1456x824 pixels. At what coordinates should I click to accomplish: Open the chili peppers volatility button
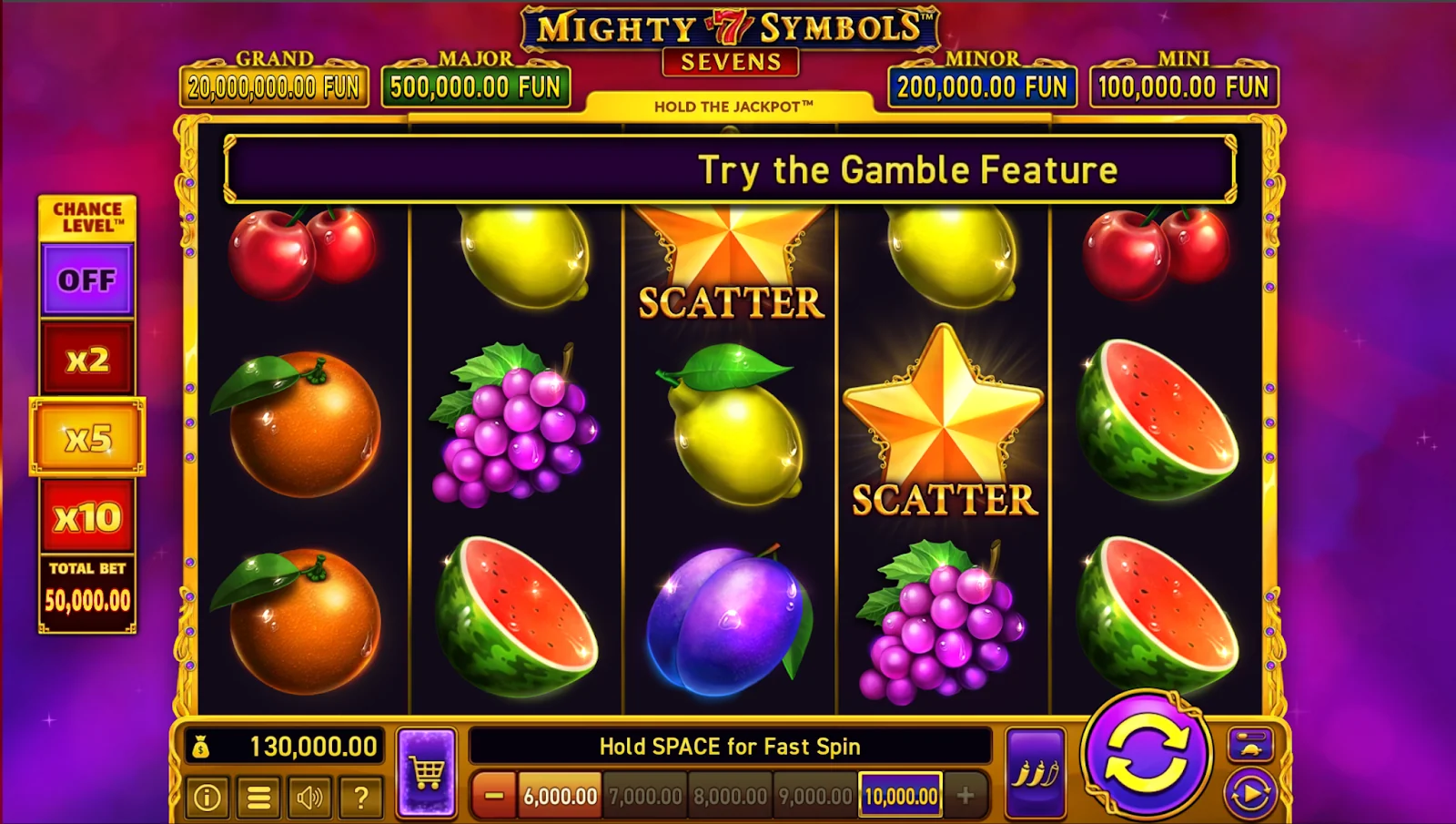1036,773
